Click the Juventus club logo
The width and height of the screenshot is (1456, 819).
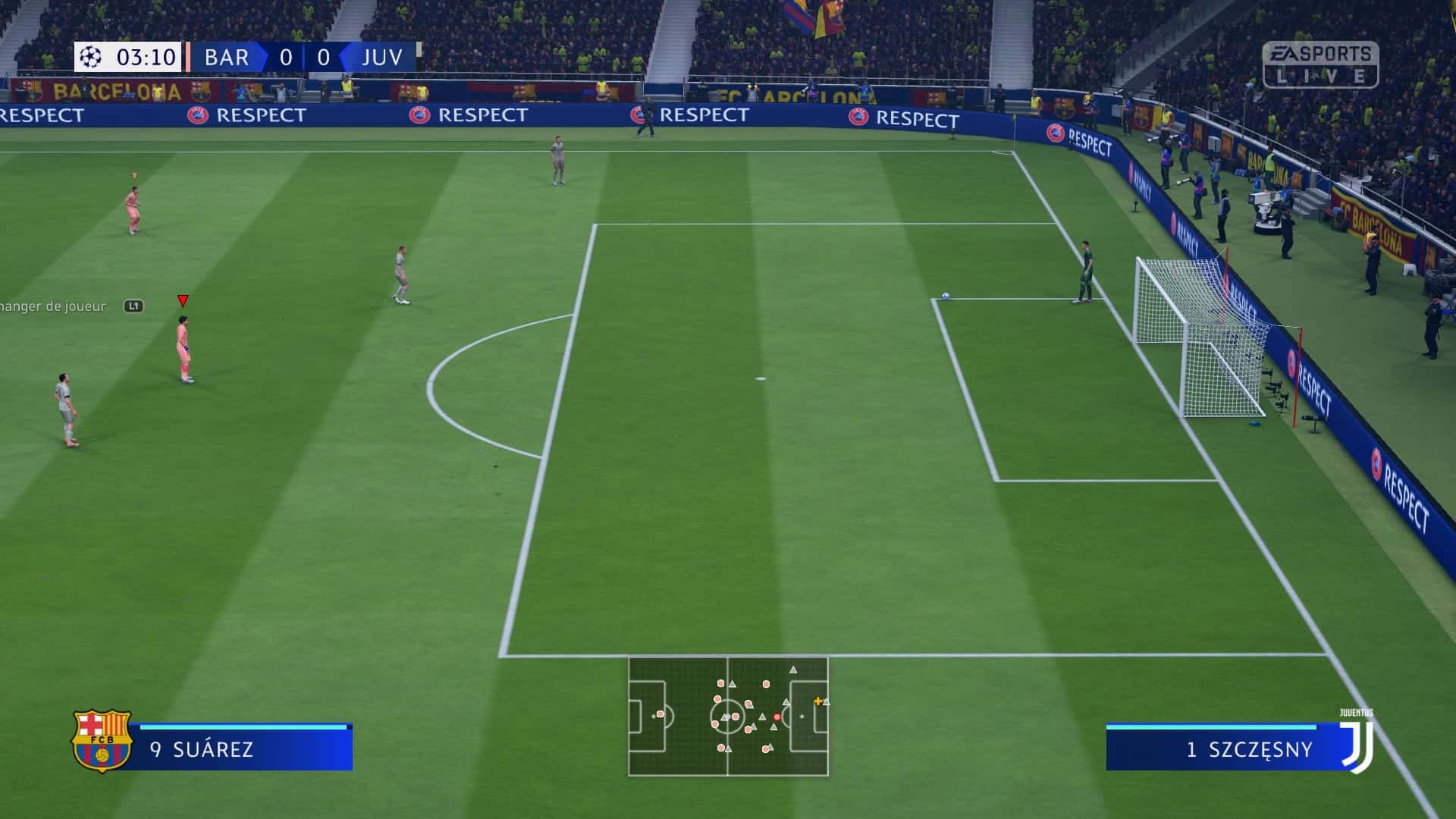click(x=1357, y=745)
